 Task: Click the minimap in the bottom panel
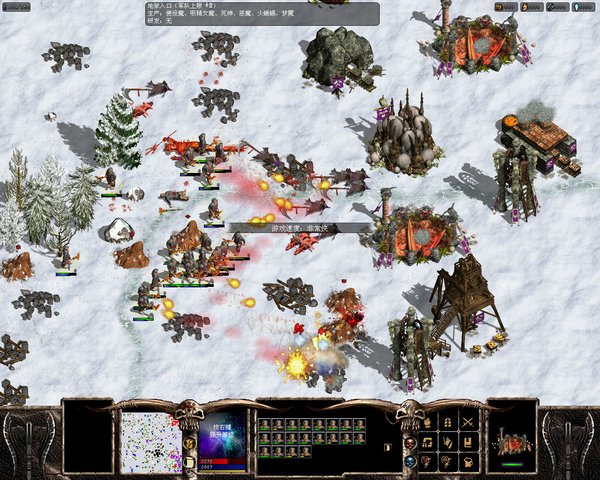[x=150, y=442]
